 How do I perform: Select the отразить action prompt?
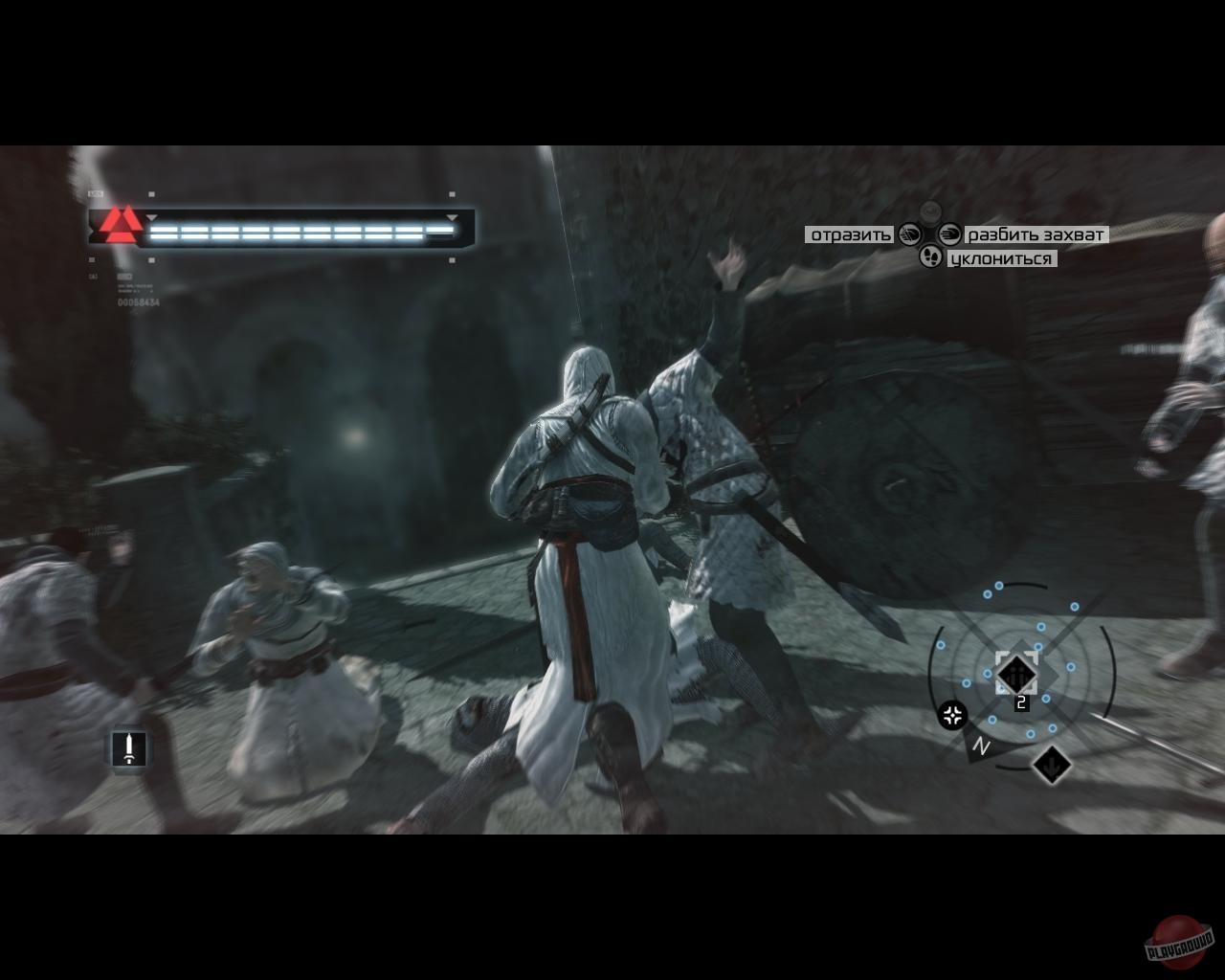850,234
